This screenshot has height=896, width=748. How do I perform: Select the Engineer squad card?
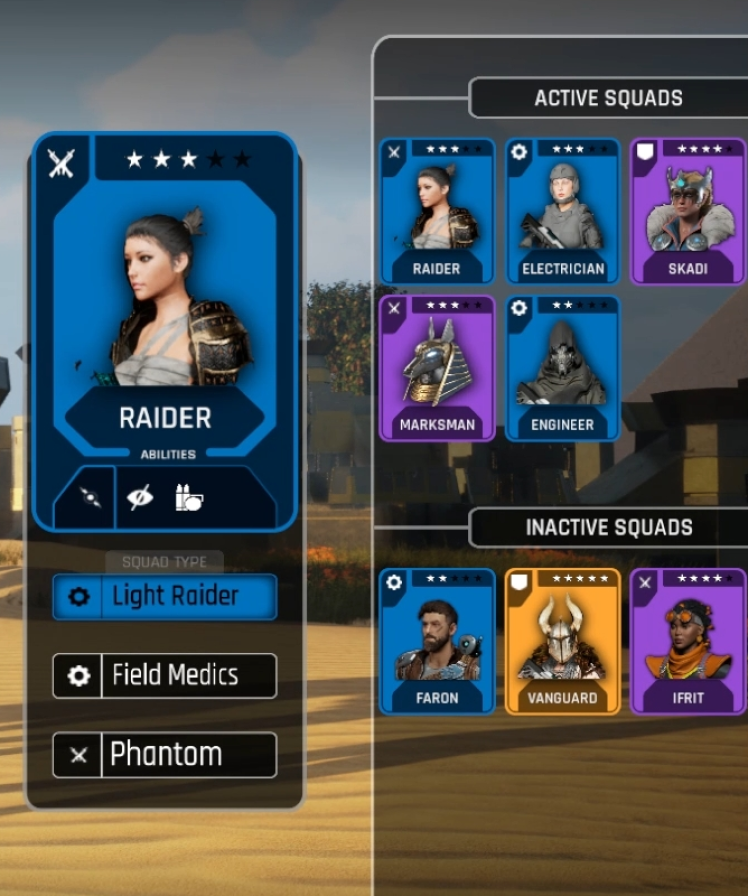[x=563, y=367]
